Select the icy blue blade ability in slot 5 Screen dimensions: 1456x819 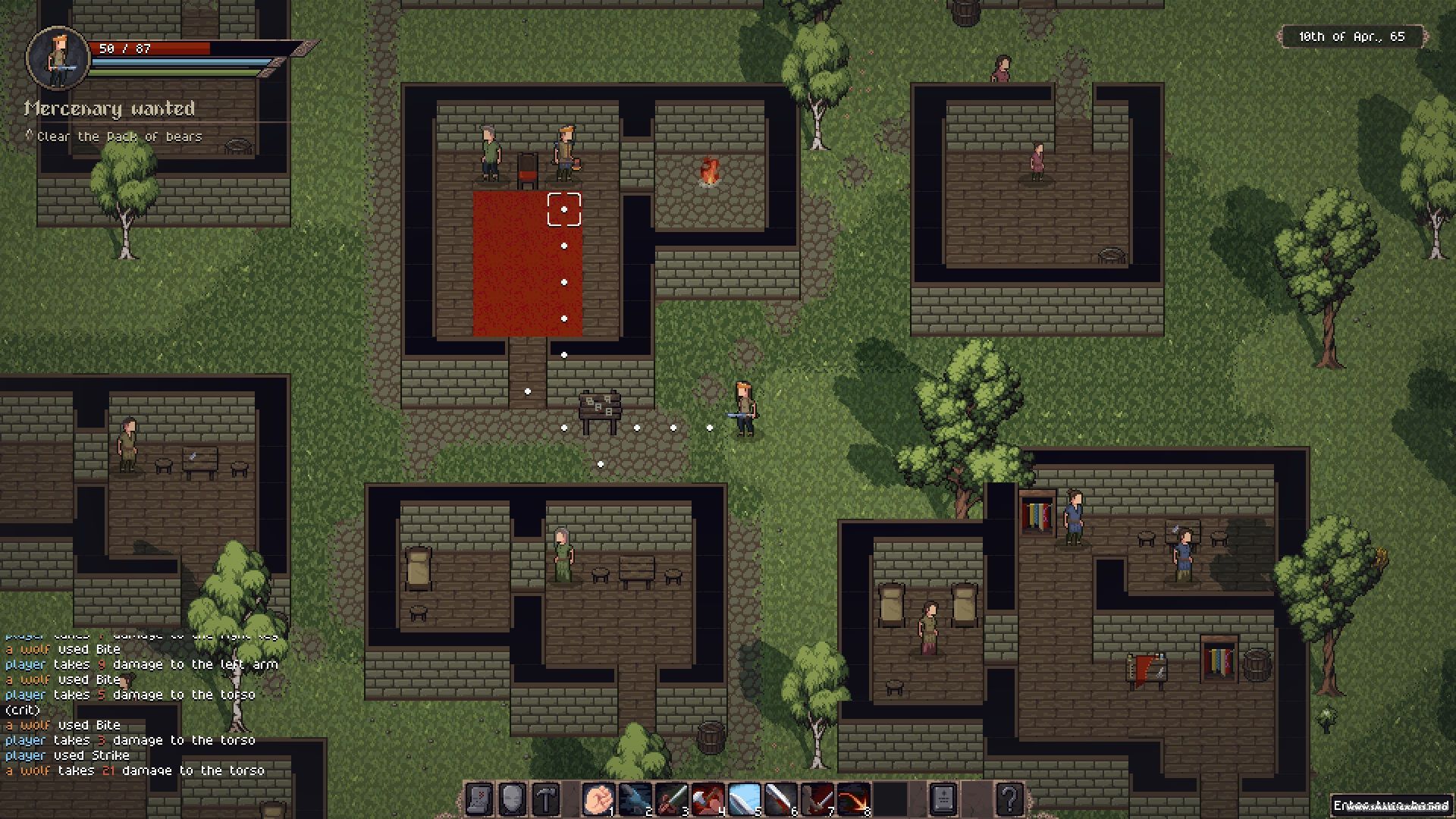(744, 799)
